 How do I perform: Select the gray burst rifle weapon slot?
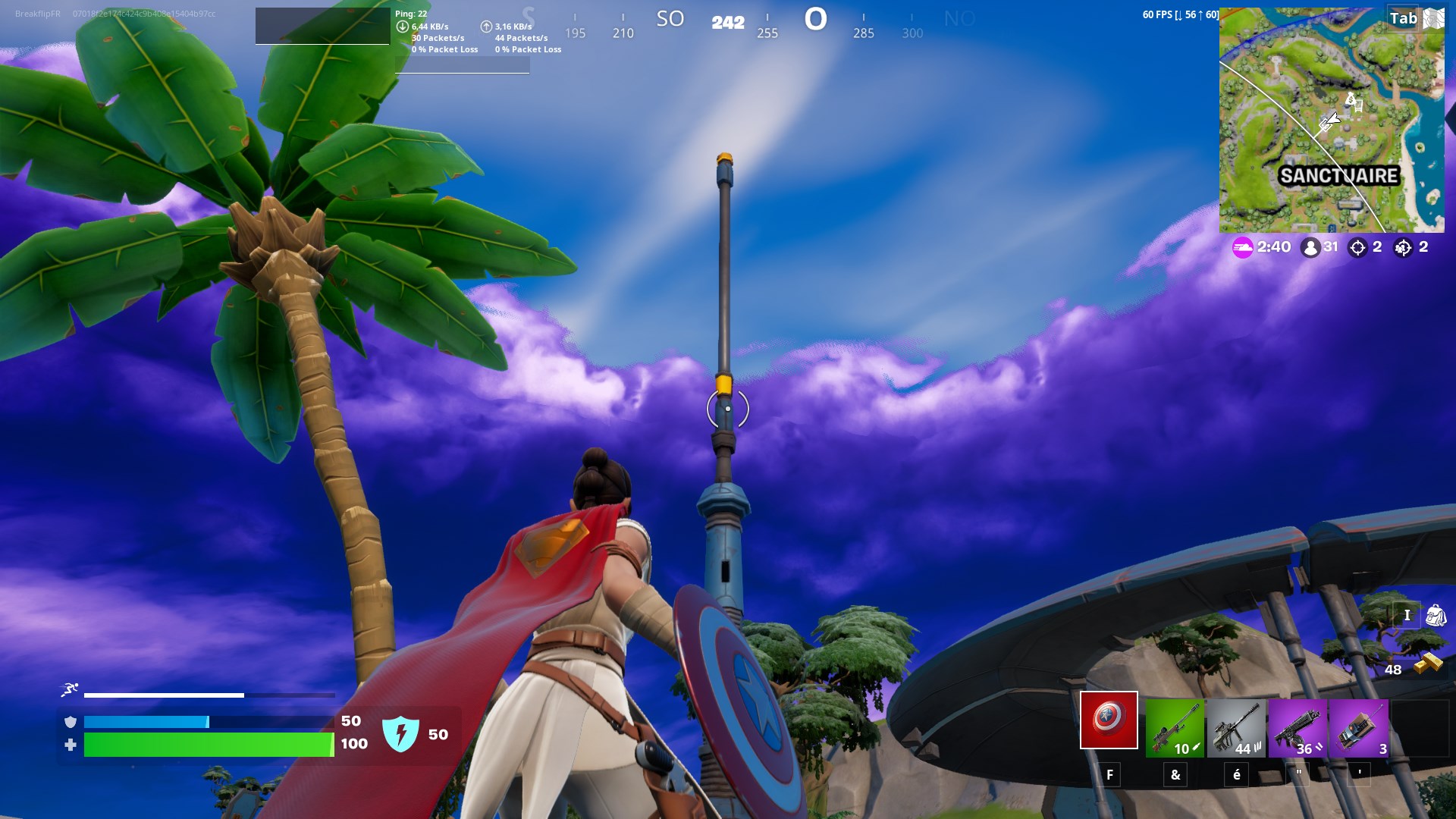click(1238, 726)
